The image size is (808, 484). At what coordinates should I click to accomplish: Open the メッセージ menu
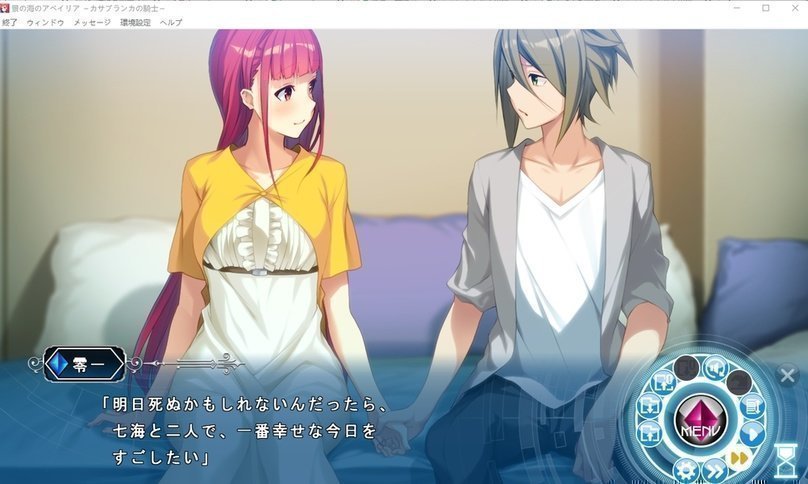point(92,21)
